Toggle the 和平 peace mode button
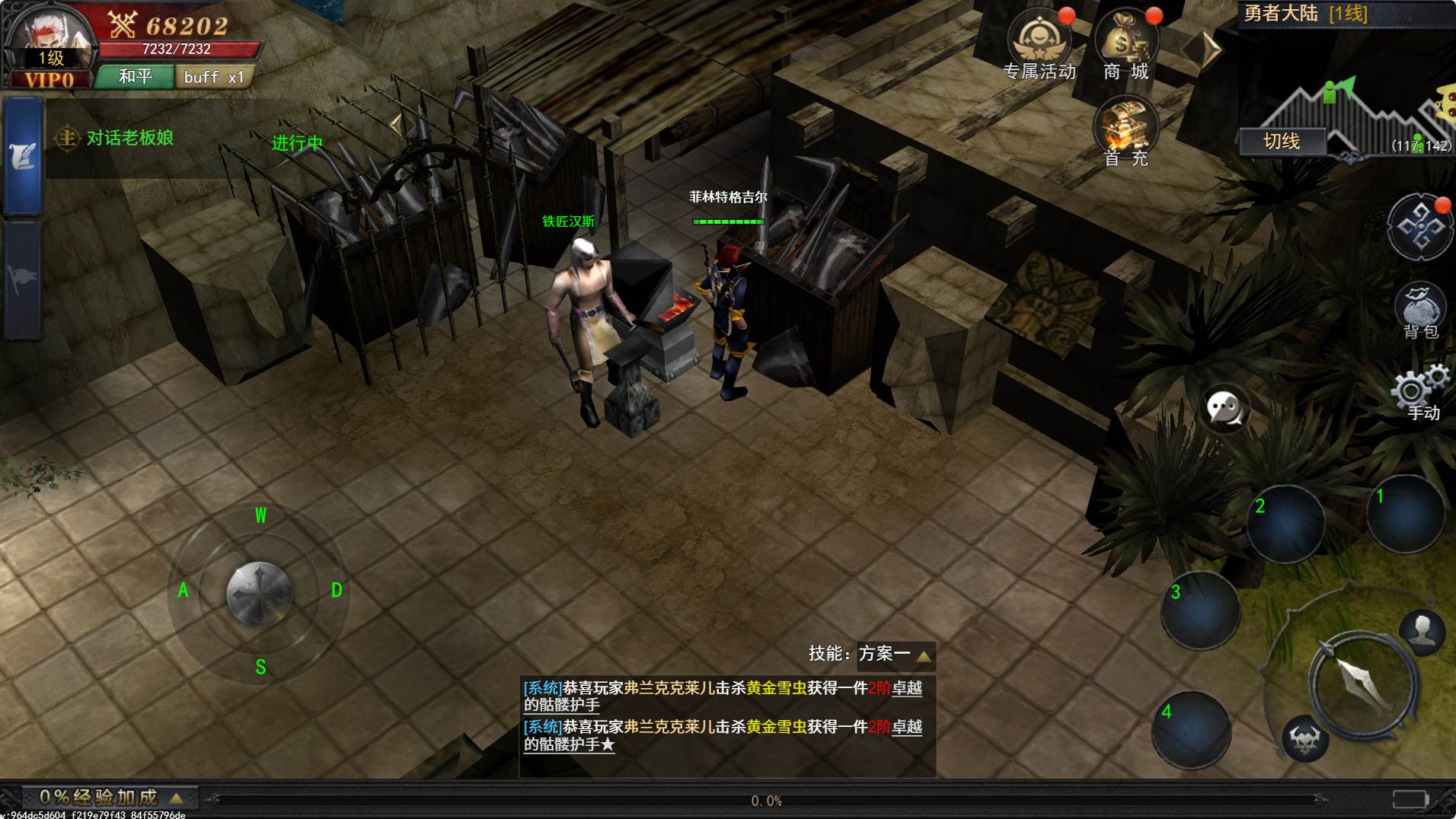 point(135,77)
